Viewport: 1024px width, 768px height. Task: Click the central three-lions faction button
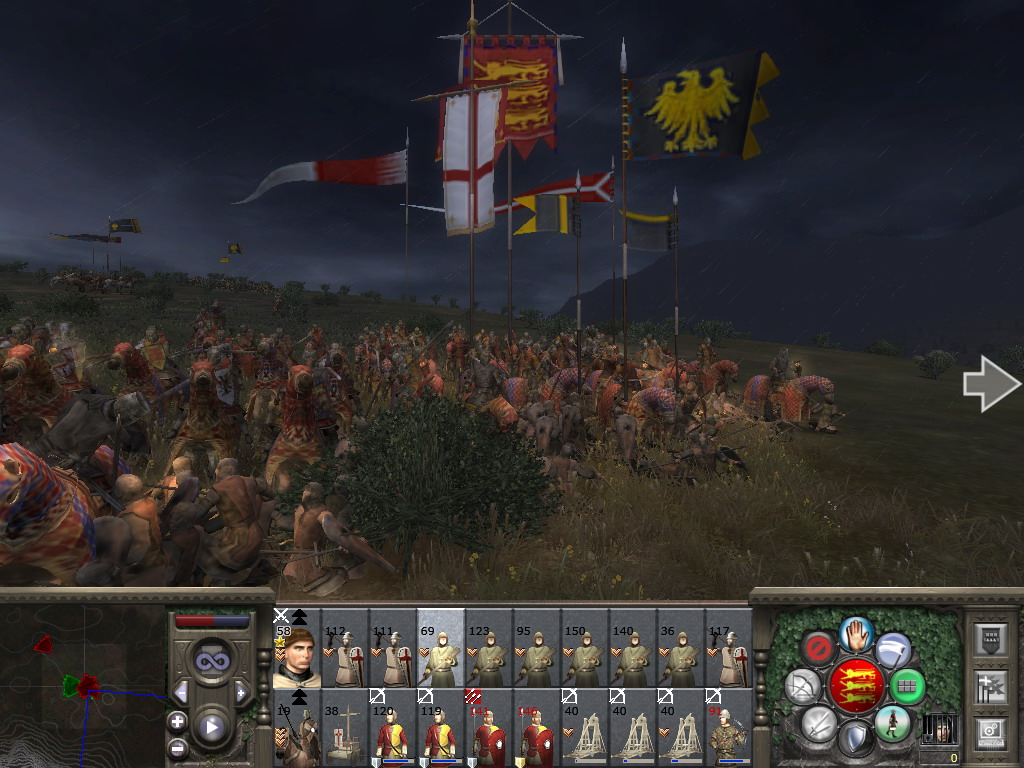[x=855, y=686]
